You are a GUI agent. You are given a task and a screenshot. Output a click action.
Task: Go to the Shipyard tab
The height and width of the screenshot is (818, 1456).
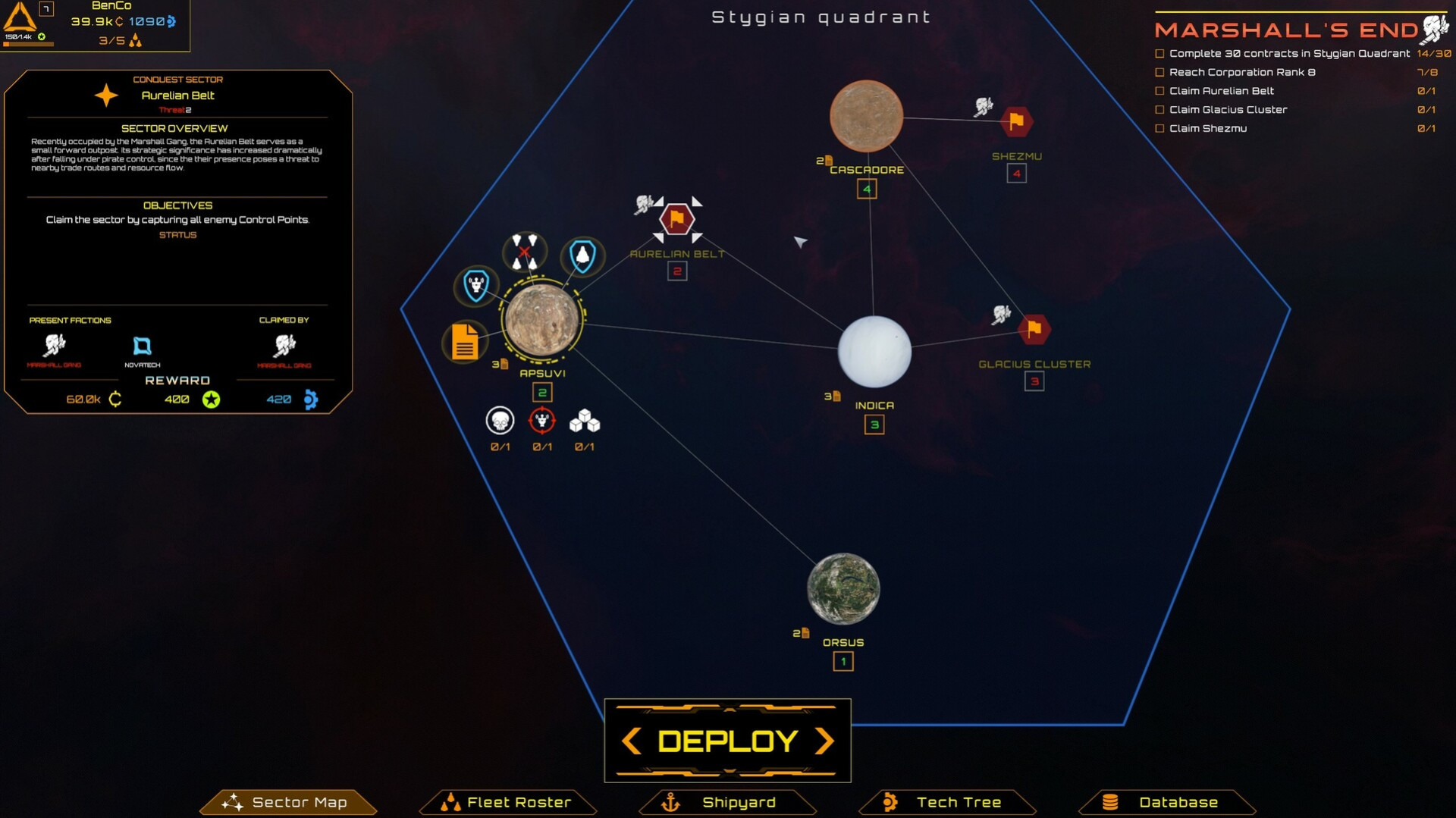pyautogui.click(x=728, y=802)
